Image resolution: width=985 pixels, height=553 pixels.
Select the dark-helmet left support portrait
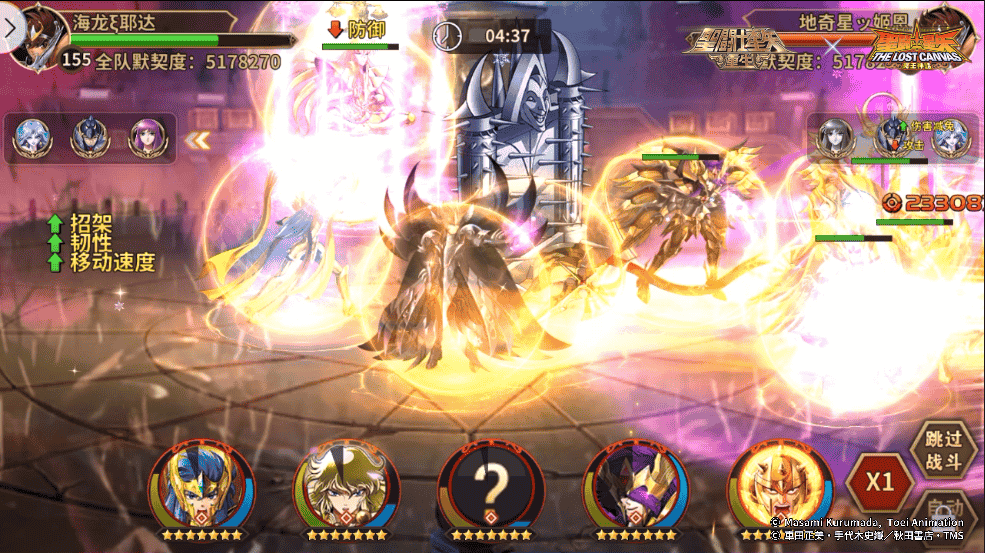[89, 139]
